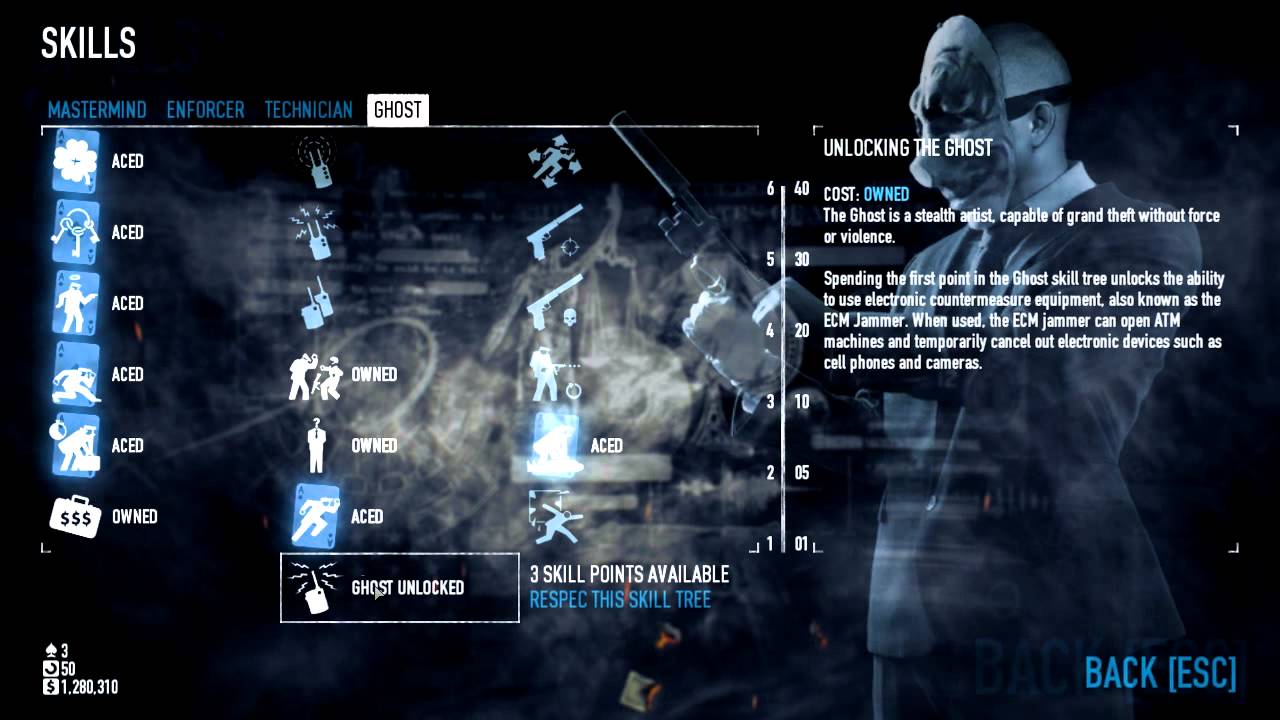Screen dimensions: 1280x720
Task: Switch to the Mastermind skill tab
Action: click(97, 110)
